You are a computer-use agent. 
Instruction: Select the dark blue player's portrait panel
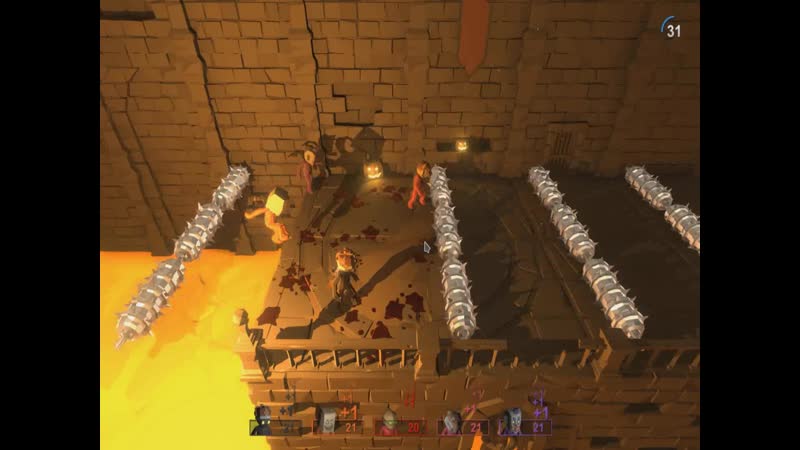click(275, 422)
